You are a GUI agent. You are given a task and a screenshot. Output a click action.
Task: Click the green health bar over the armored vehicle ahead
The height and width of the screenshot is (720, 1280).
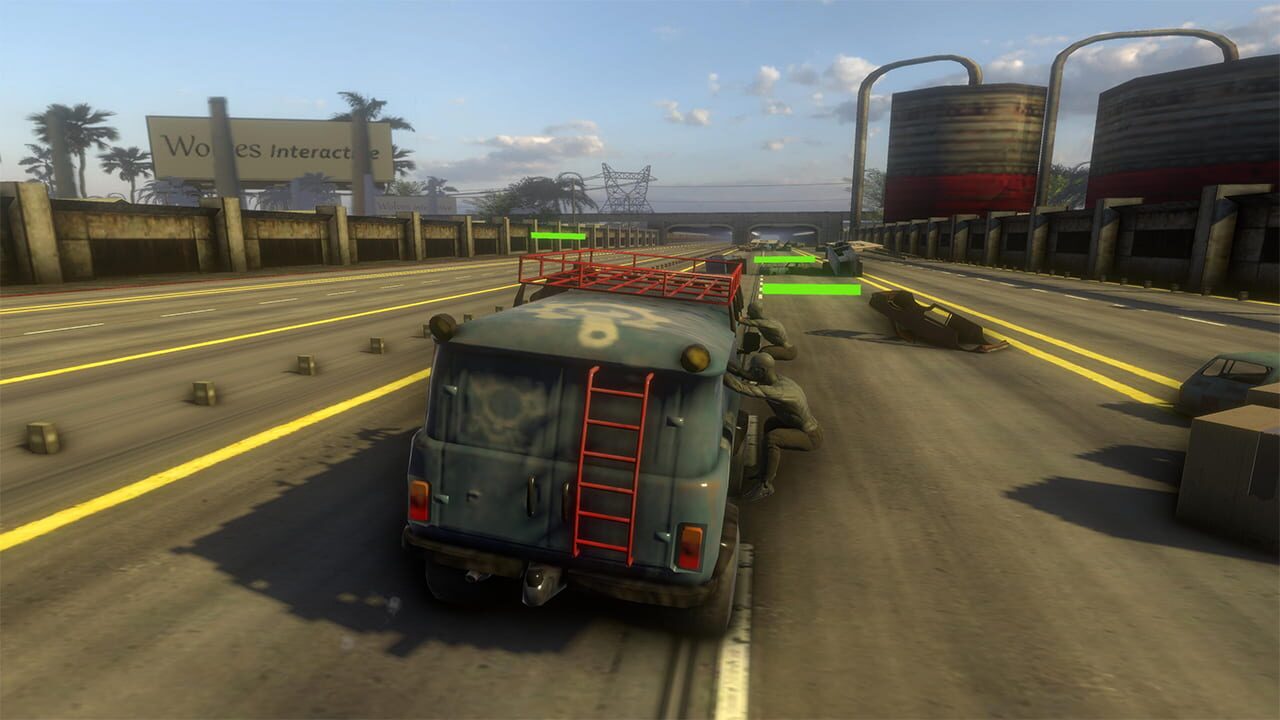(x=785, y=260)
